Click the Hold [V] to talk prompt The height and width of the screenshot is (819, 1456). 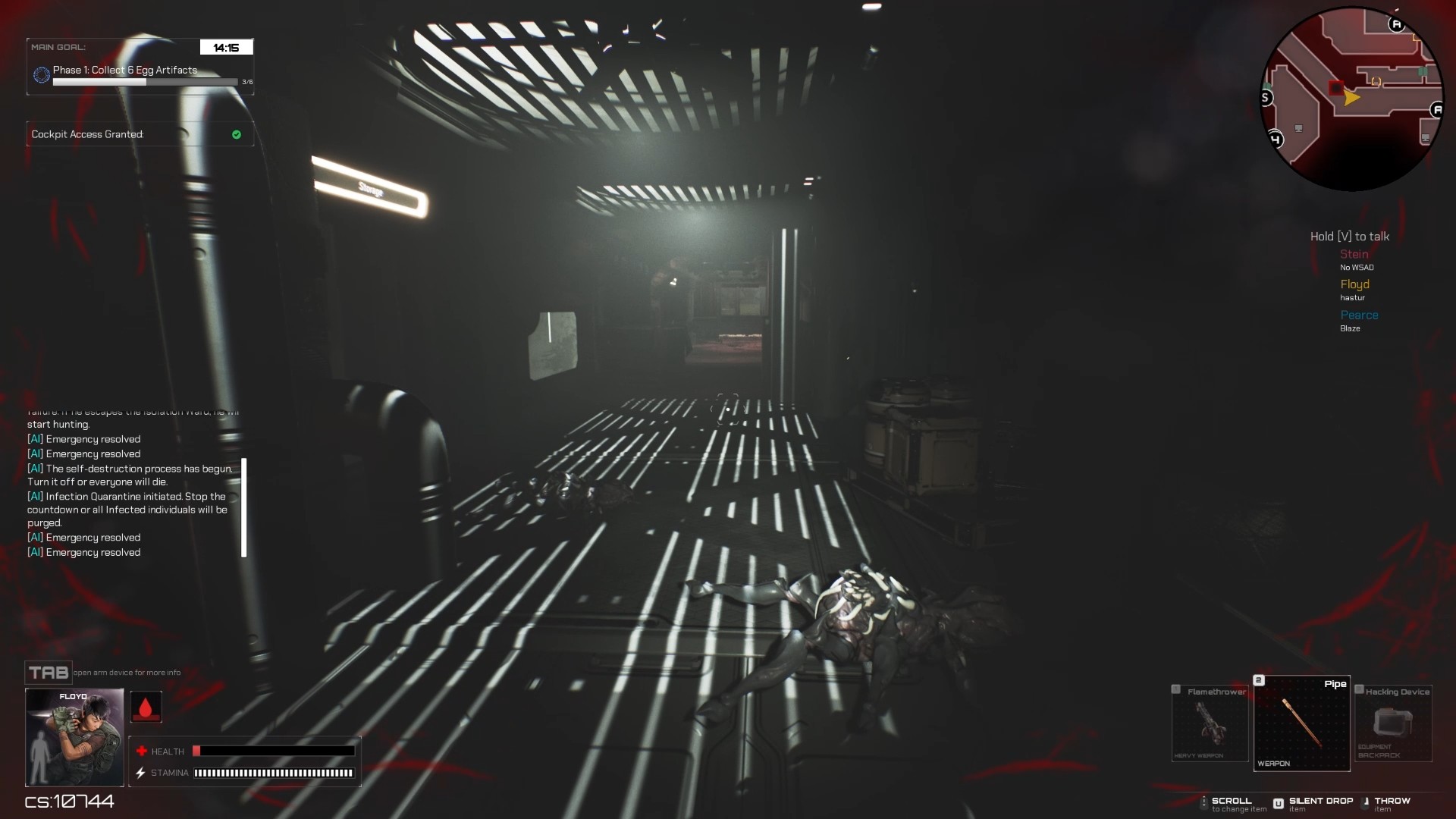point(1349,236)
